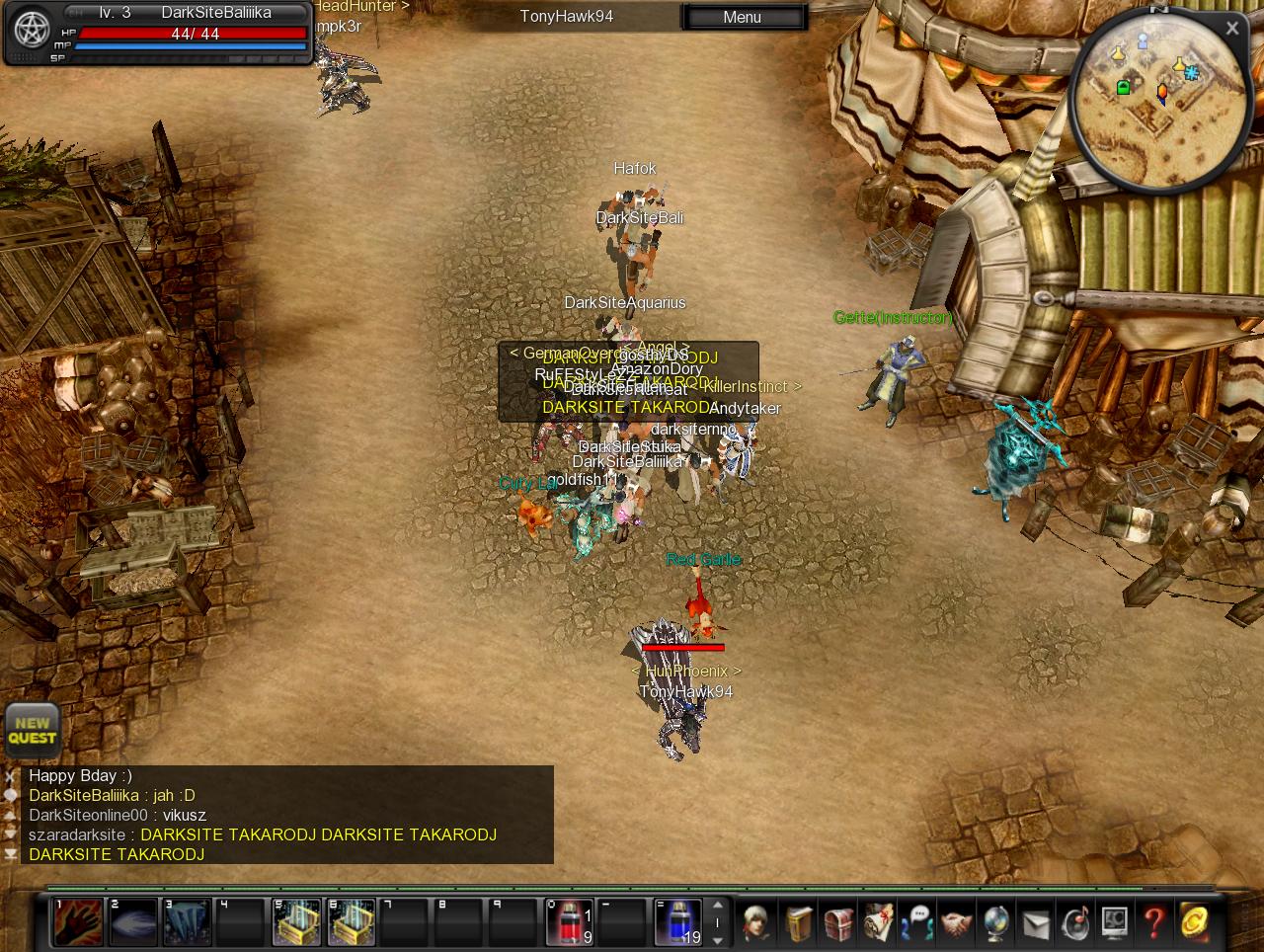Show the quest scroll log
1264x952 pixels.
click(878, 923)
